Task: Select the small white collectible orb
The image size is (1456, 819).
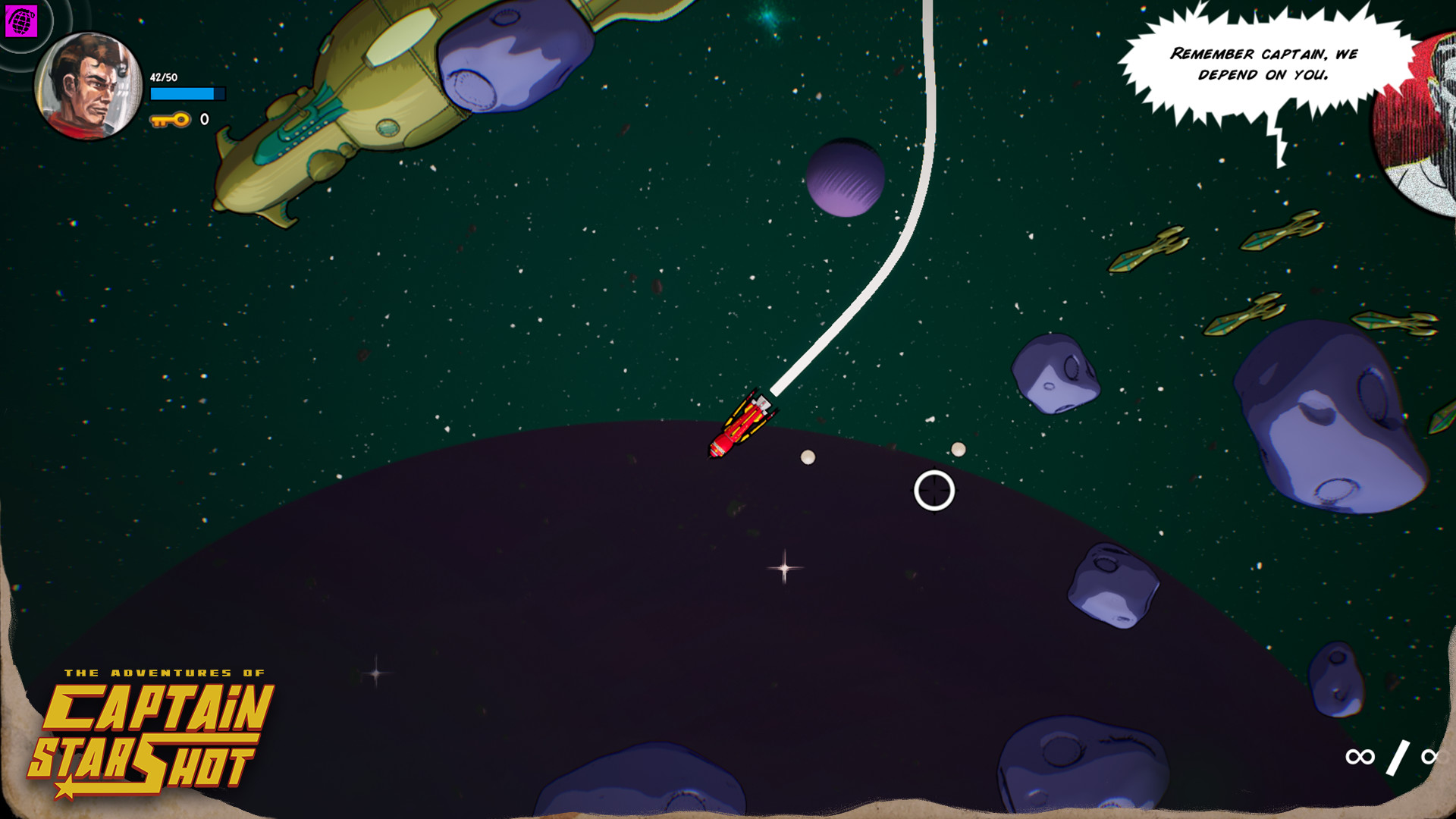Action: tap(808, 456)
